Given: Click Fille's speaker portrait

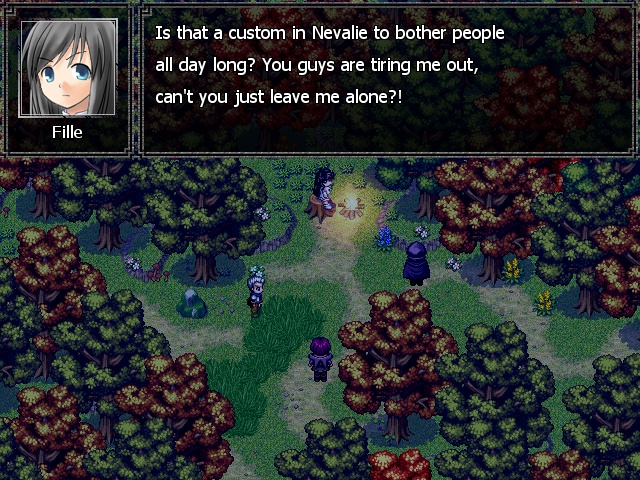Looking at the screenshot, I should tap(67, 68).
